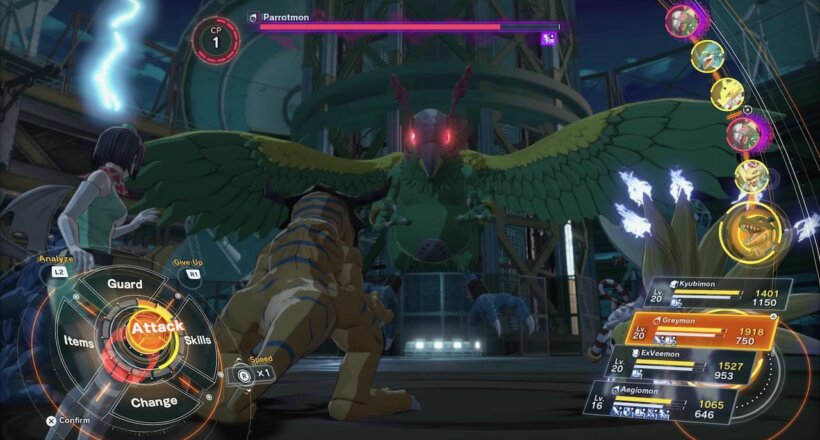Open the Items menu
Viewport: 820px width, 440px height.
[78, 341]
